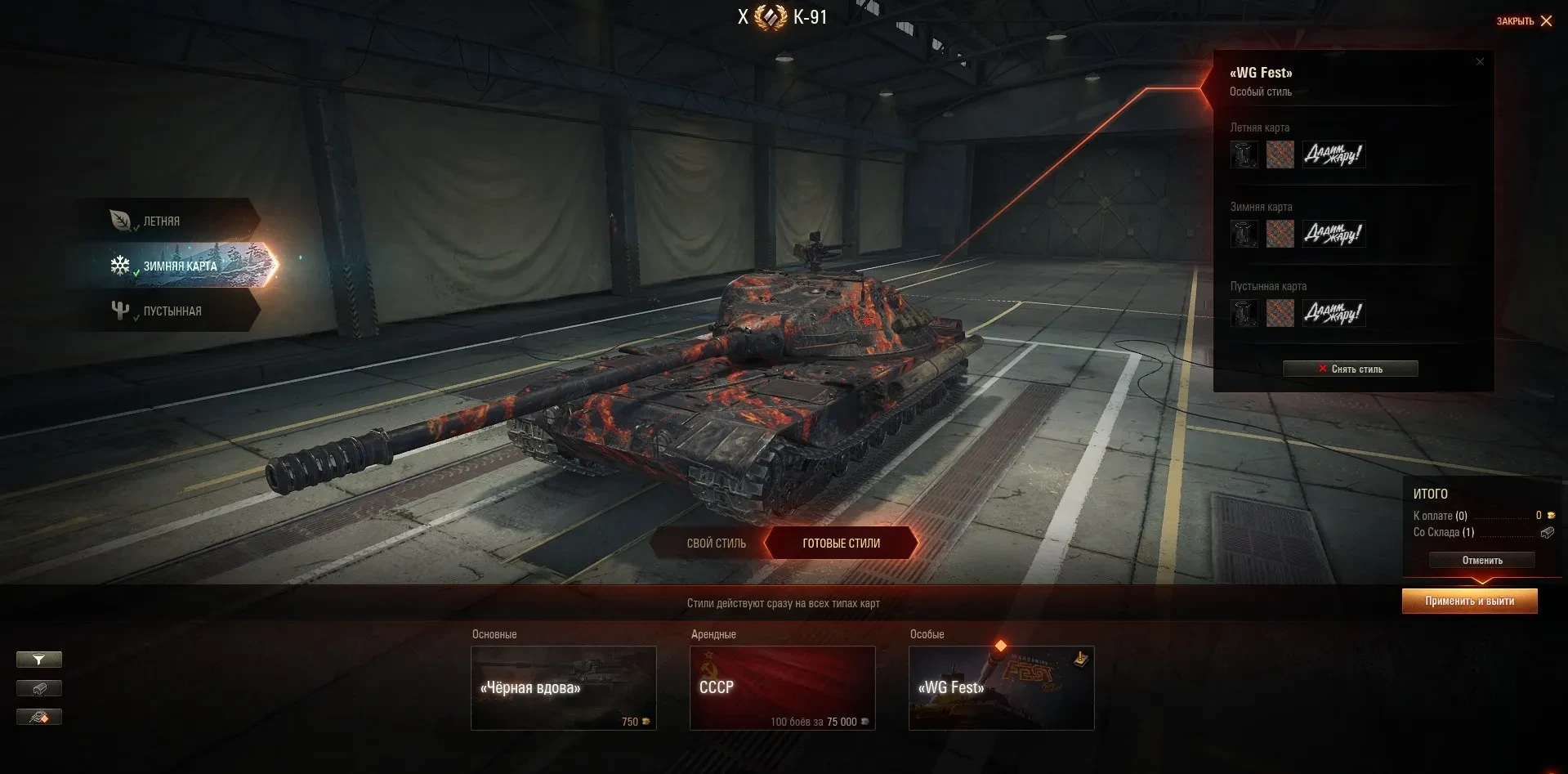Choose the СССР rental style card
This screenshot has height=774, width=1568.
[x=782, y=687]
